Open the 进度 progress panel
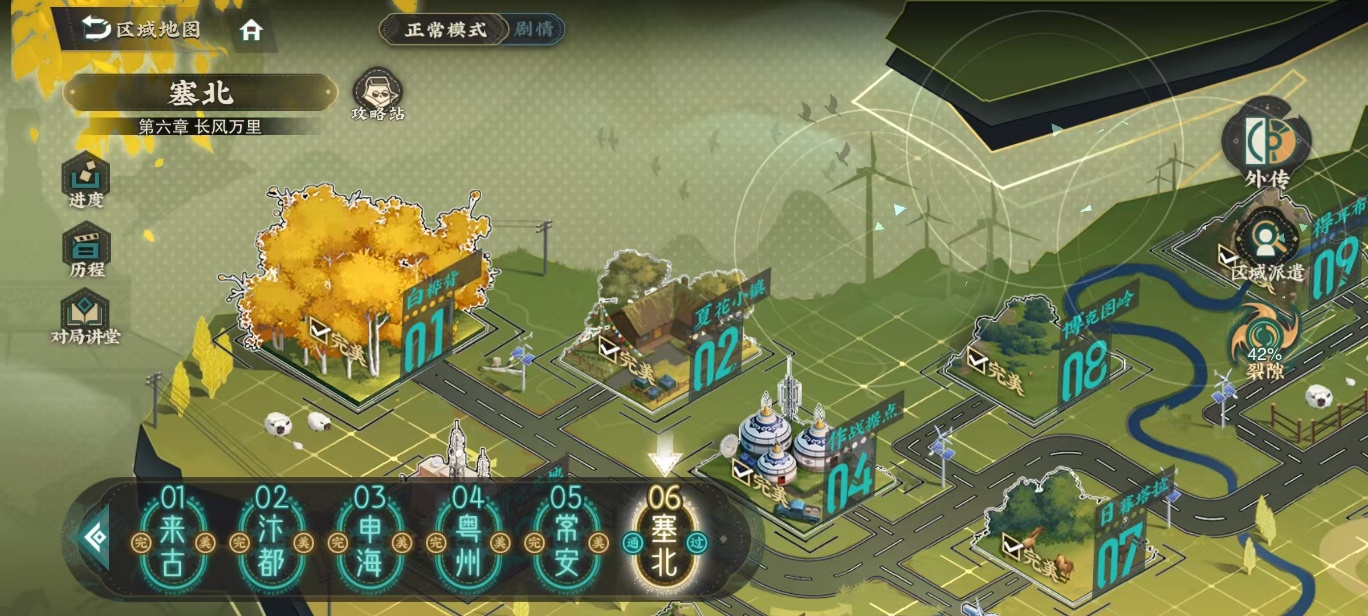Viewport: 1368px width, 616px height. coord(86,181)
